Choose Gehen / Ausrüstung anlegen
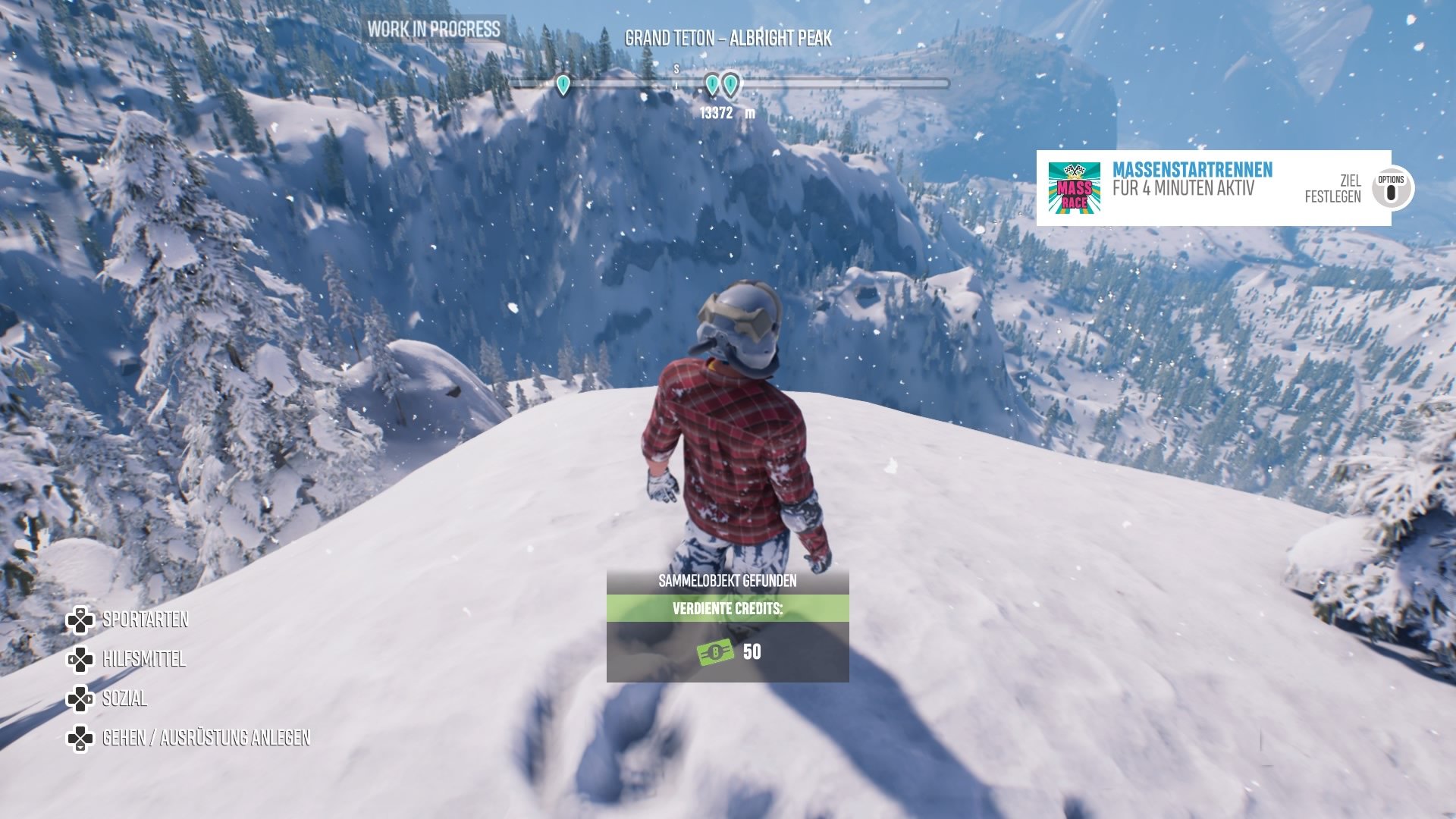 click(206, 738)
